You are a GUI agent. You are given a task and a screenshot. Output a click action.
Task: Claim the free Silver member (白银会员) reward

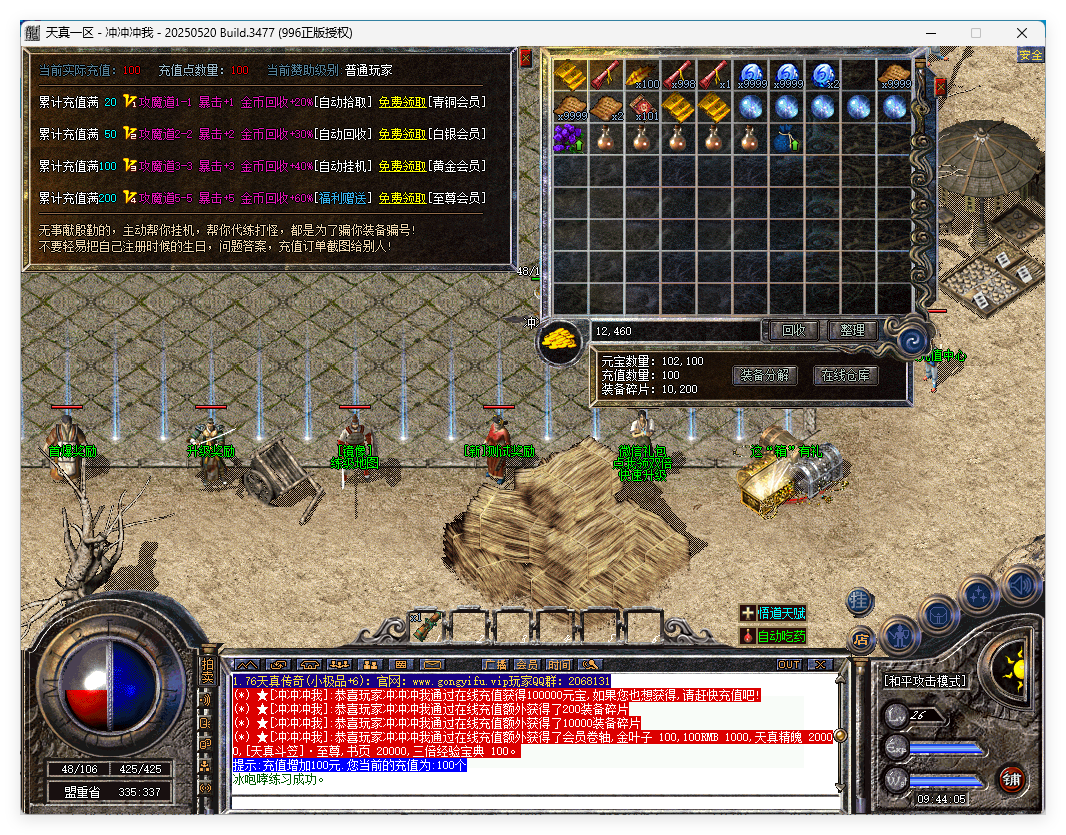(x=402, y=134)
